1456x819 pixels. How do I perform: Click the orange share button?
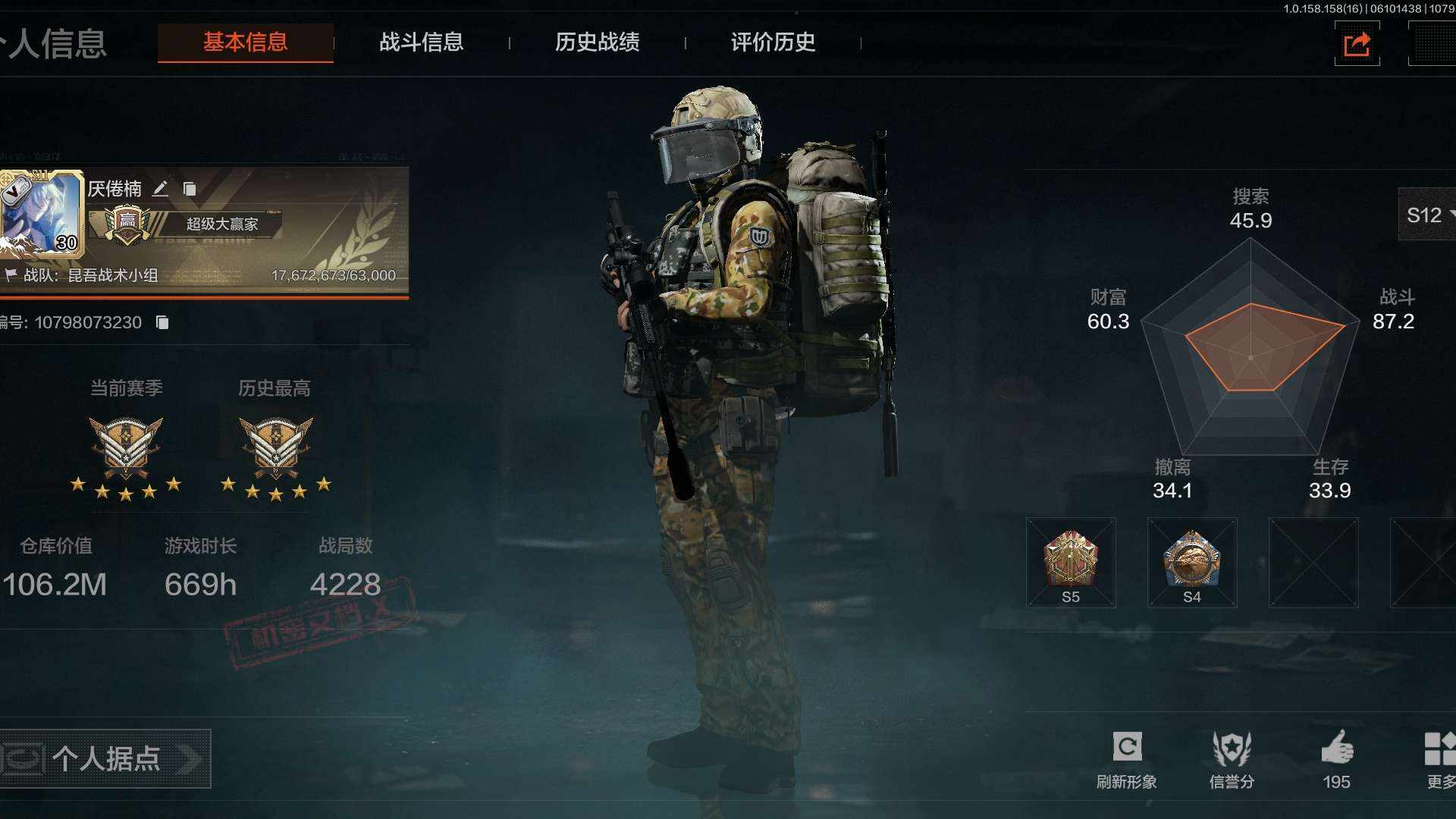point(1357,44)
